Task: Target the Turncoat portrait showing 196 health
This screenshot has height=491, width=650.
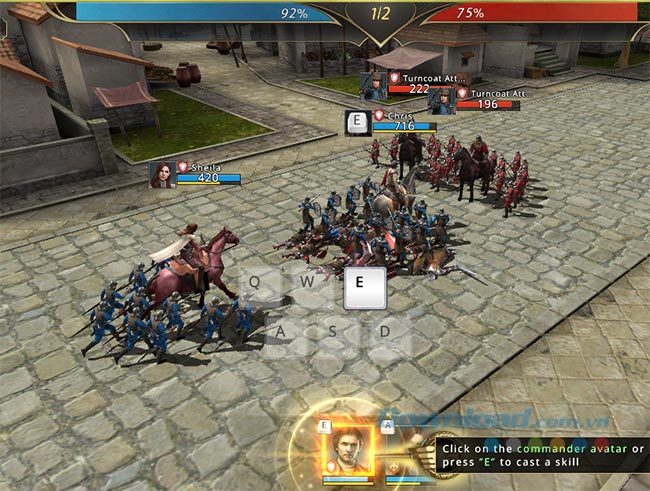Action: pyautogui.click(x=441, y=100)
